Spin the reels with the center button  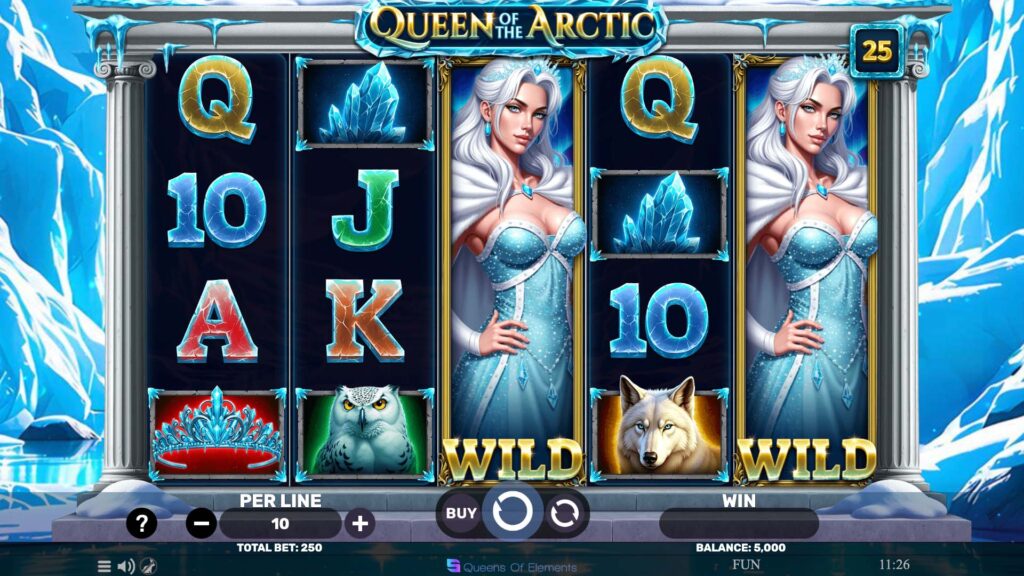(512, 513)
